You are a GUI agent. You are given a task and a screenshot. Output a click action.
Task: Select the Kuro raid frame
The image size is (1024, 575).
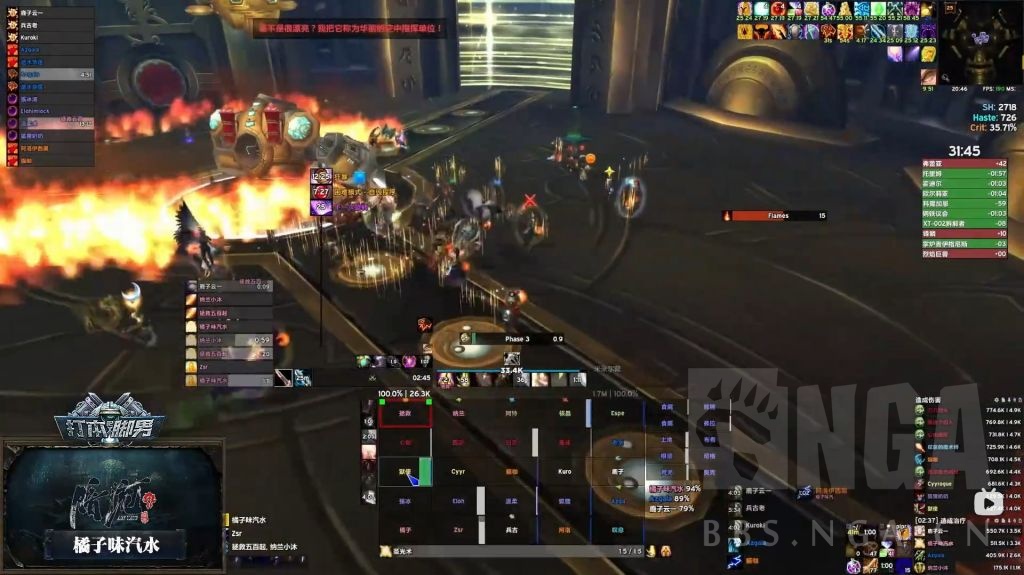pyautogui.click(x=565, y=471)
